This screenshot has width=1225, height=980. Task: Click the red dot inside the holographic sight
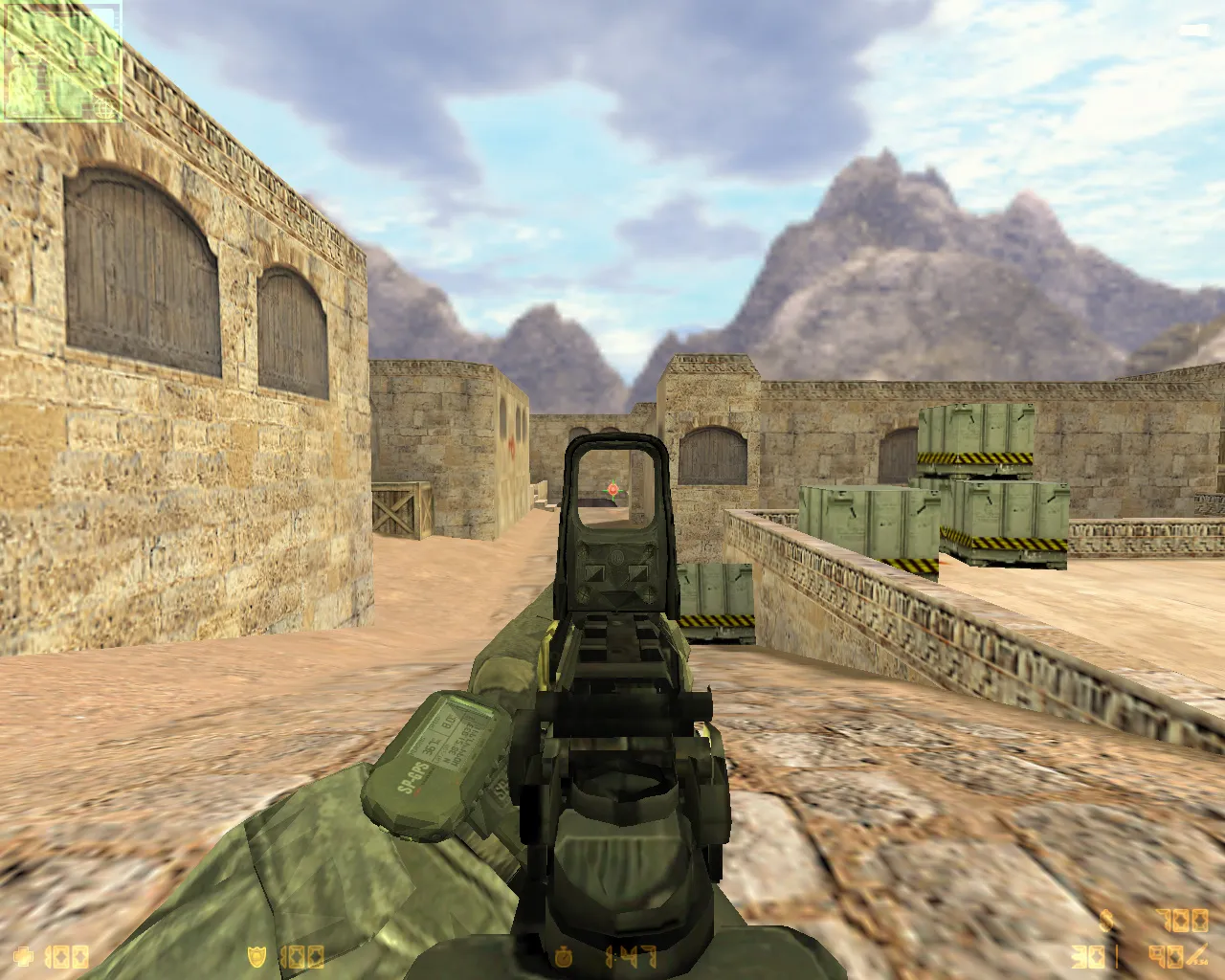[612, 489]
